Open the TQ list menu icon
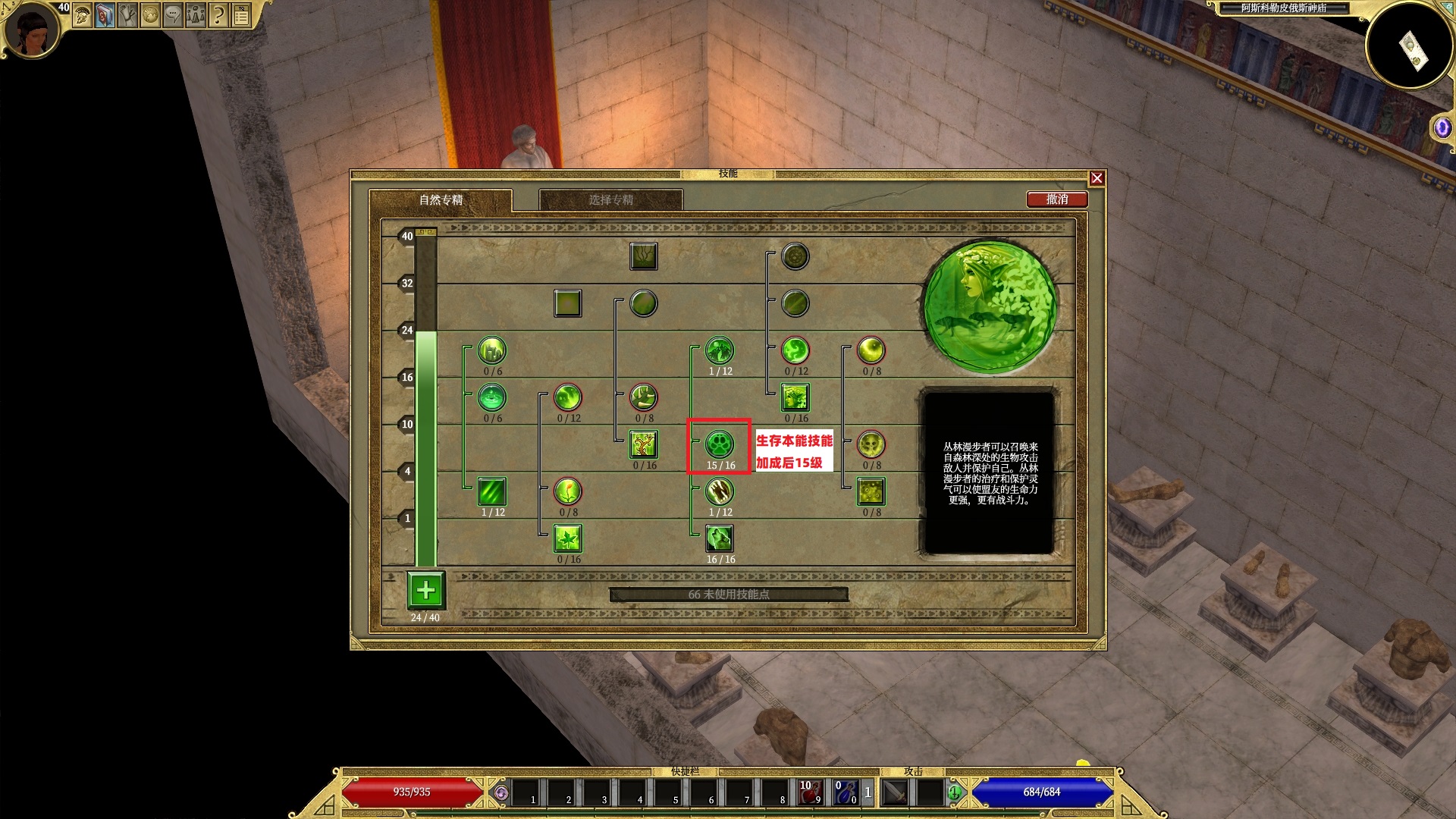Screen dimensions: 1456x819 (x=241, y=14)
